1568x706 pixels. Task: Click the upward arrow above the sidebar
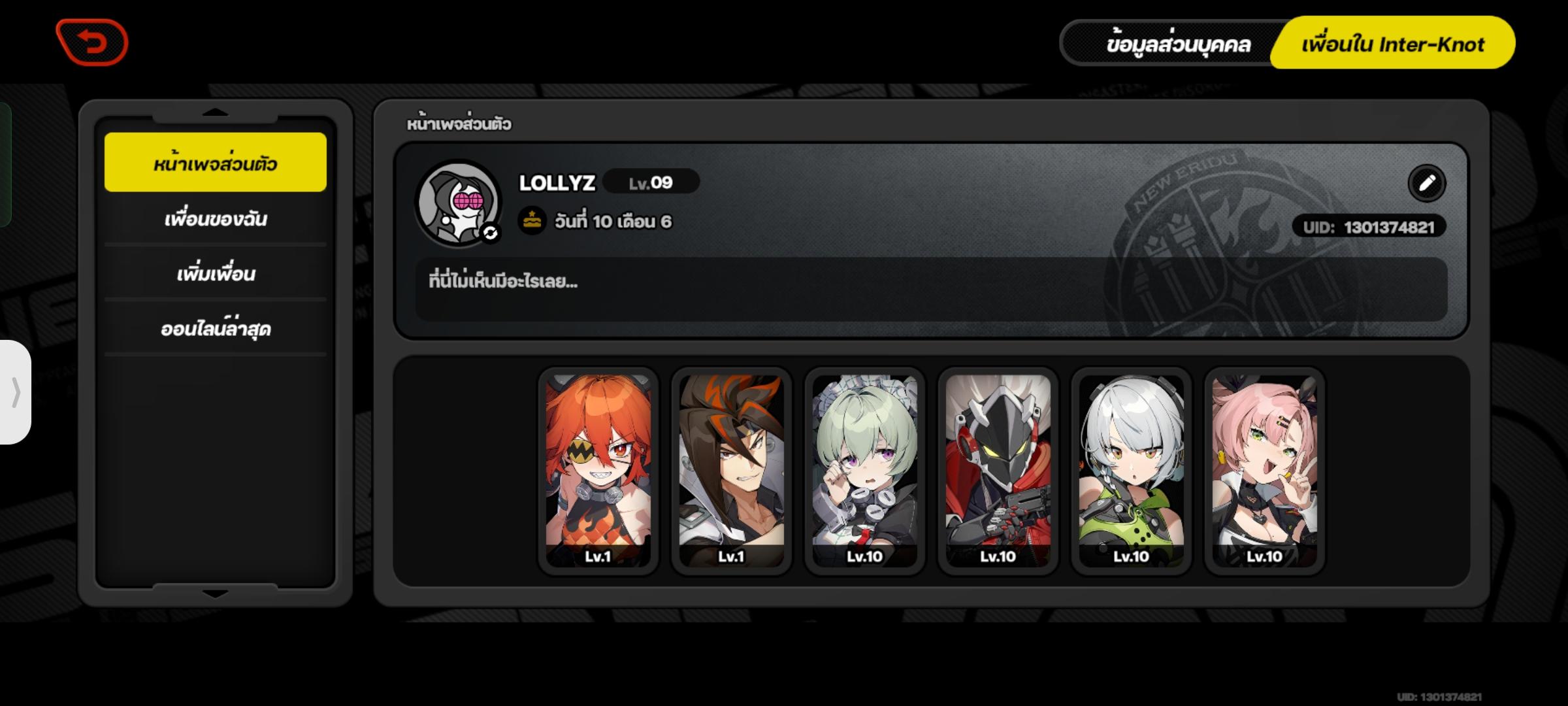click(214, 111)
